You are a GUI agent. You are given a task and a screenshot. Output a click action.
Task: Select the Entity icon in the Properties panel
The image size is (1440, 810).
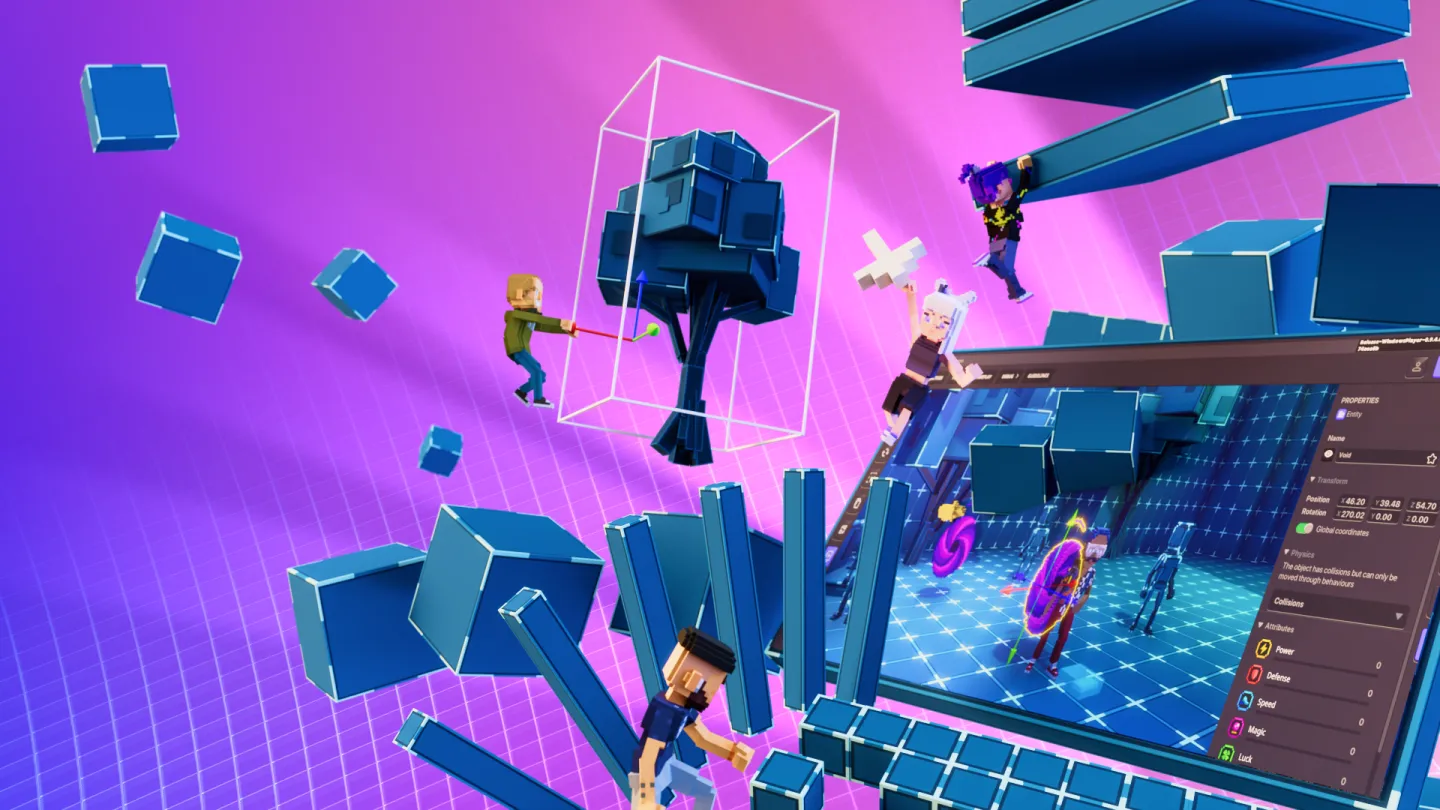(x=1342, y=413)
